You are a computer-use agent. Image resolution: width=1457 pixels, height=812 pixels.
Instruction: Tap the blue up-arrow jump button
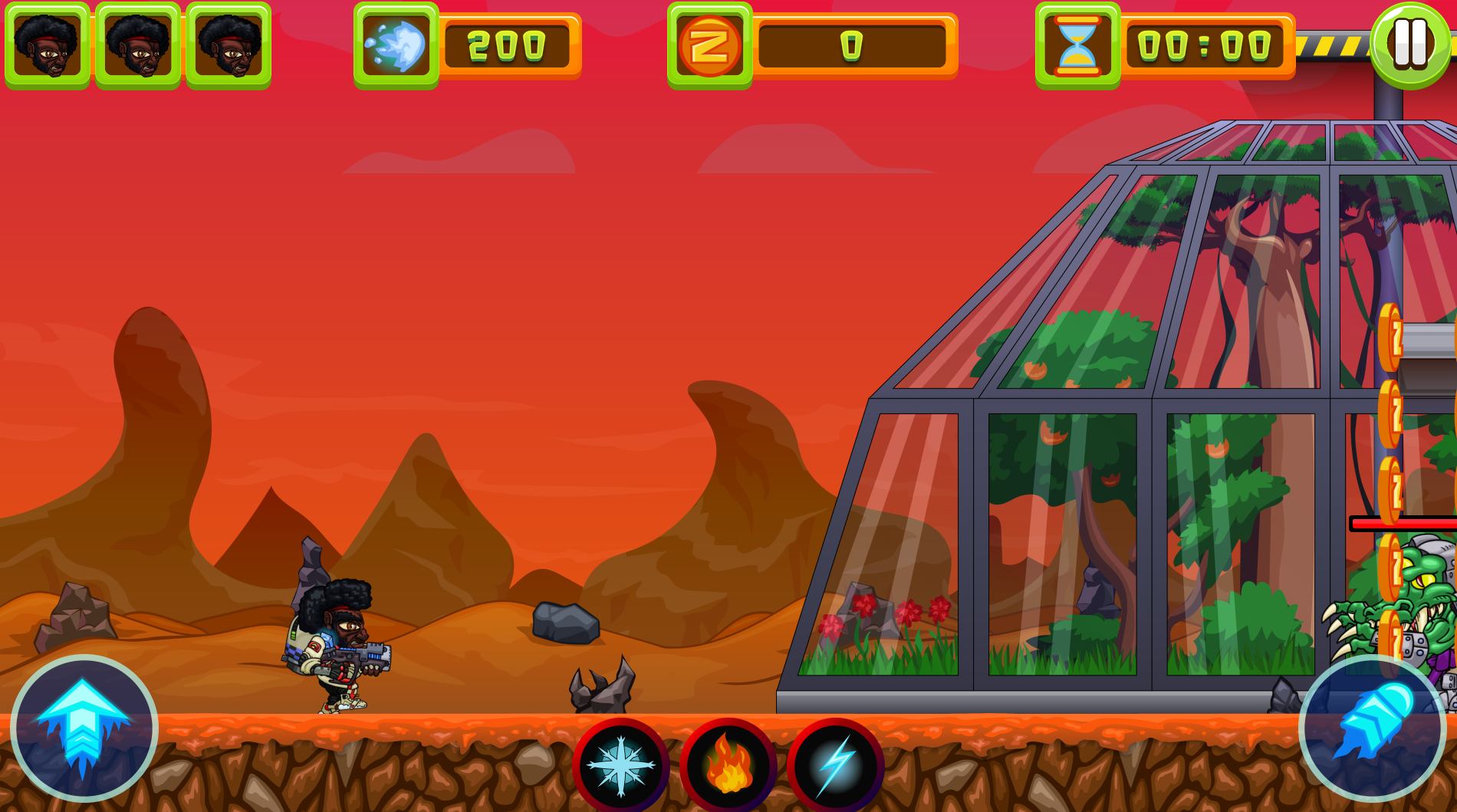(84, 728)
